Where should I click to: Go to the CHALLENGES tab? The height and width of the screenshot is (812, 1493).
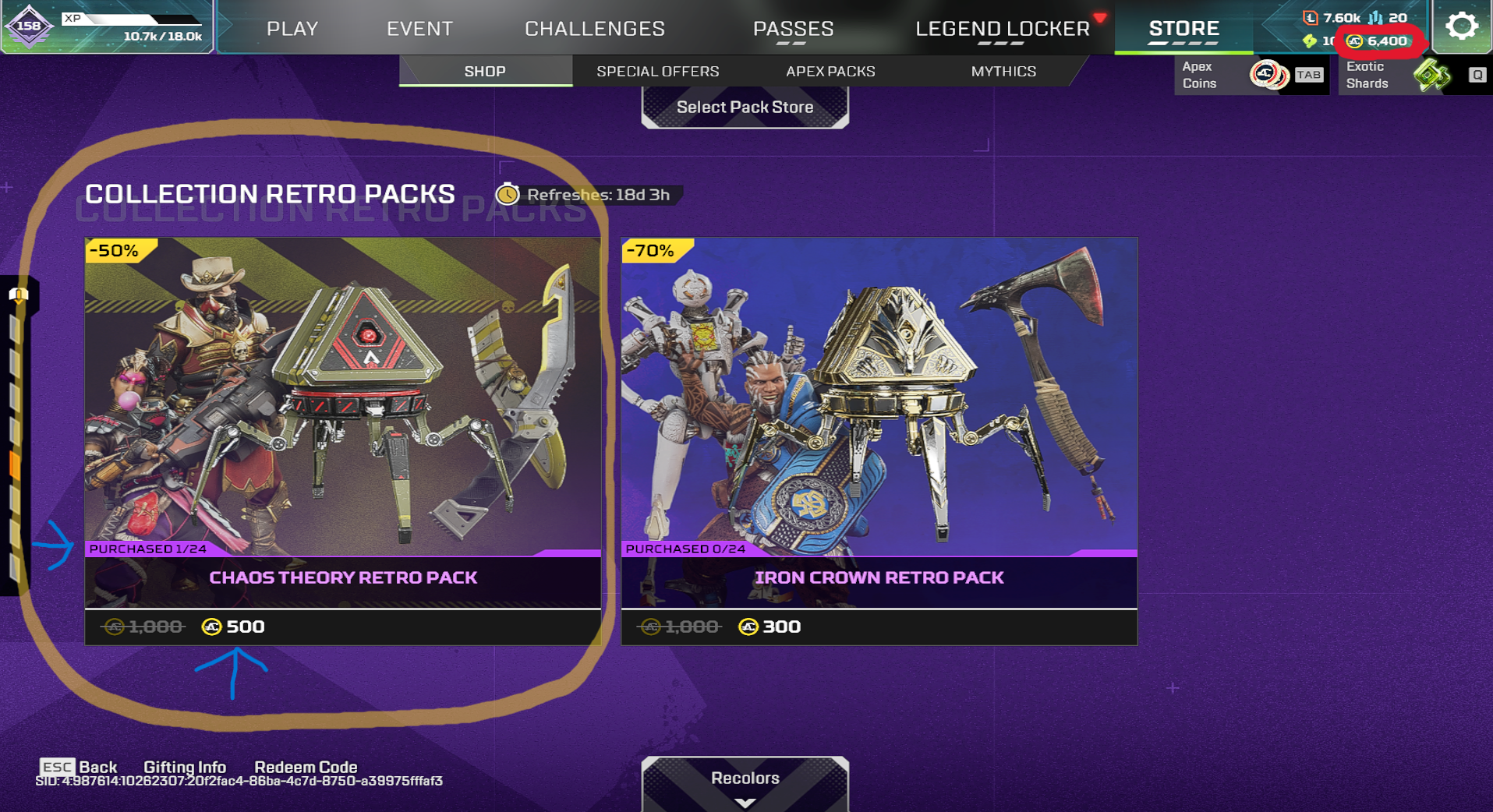click(595, 29)
